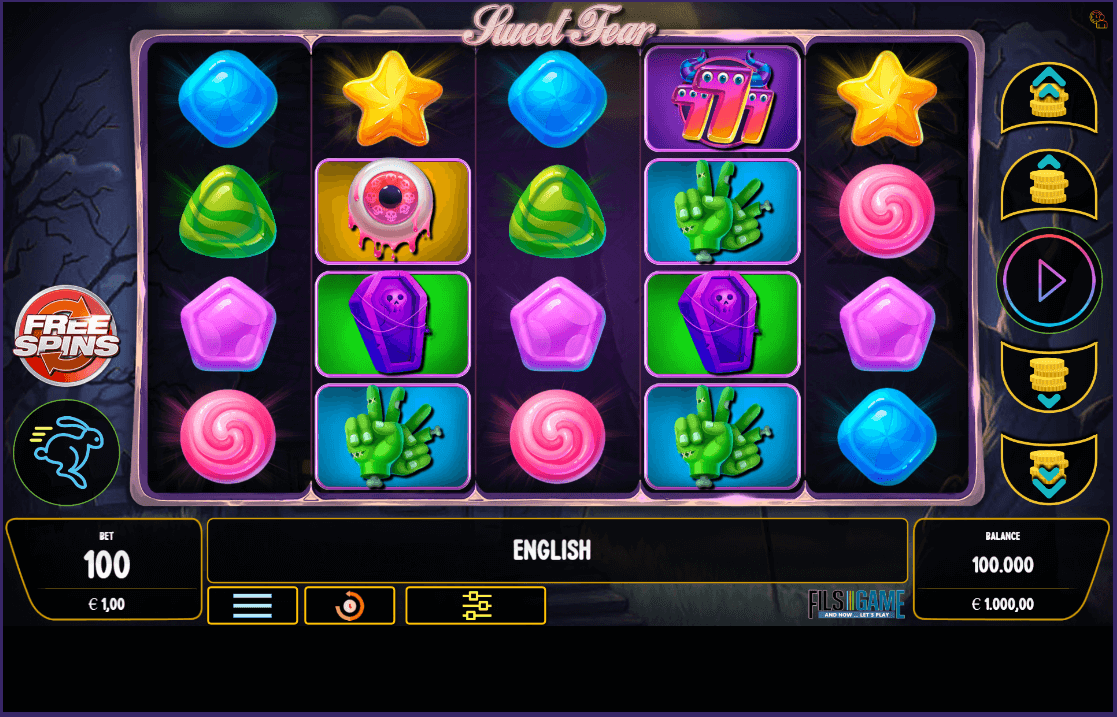Open the sliders settings panel
Image resolution: width=1117 pixels, height=717 pixels.
click(476, 605)
